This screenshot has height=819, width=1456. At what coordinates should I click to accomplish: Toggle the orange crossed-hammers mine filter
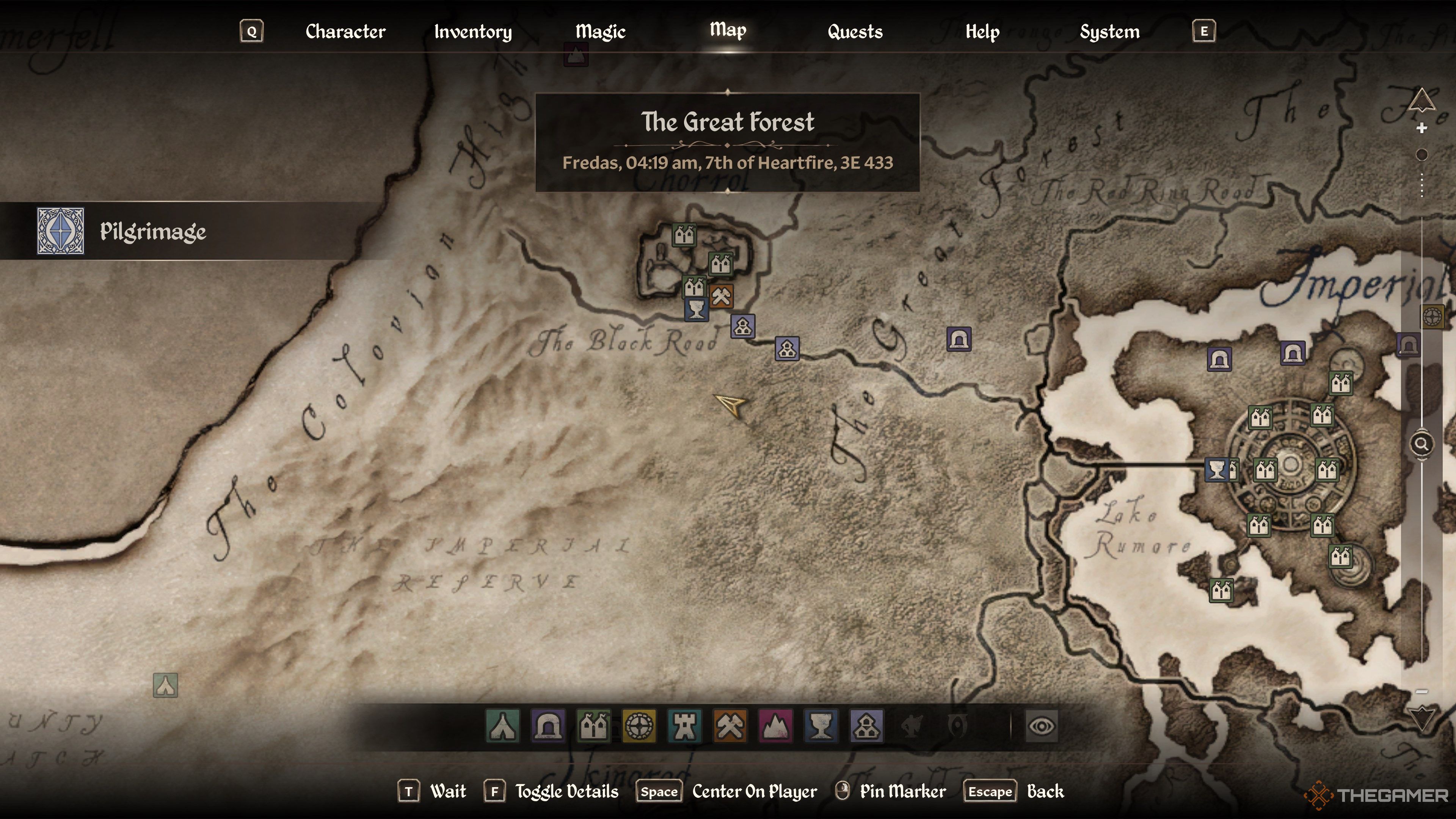point(730,726)
